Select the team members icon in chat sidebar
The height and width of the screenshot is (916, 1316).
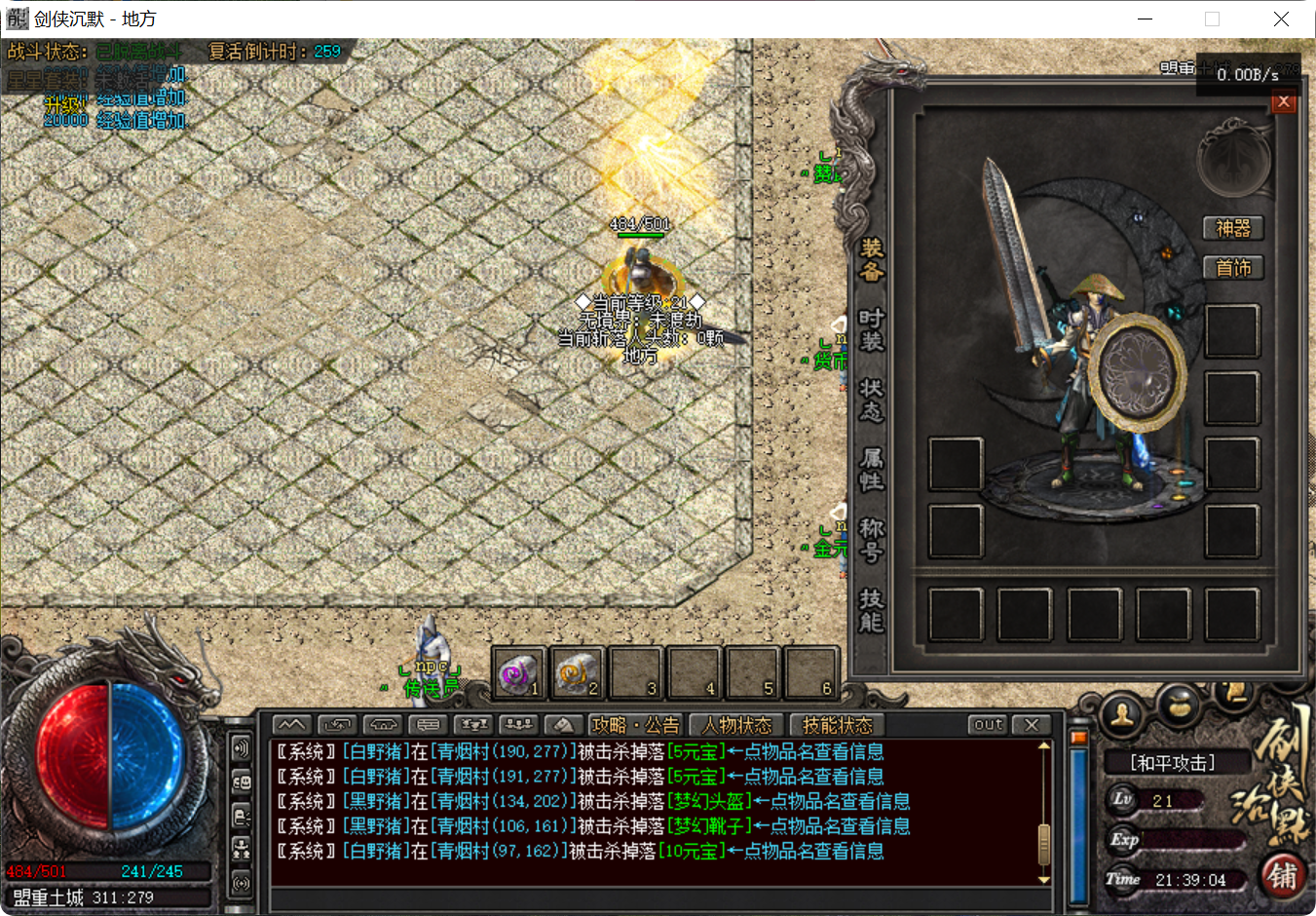tap(242, 847)
